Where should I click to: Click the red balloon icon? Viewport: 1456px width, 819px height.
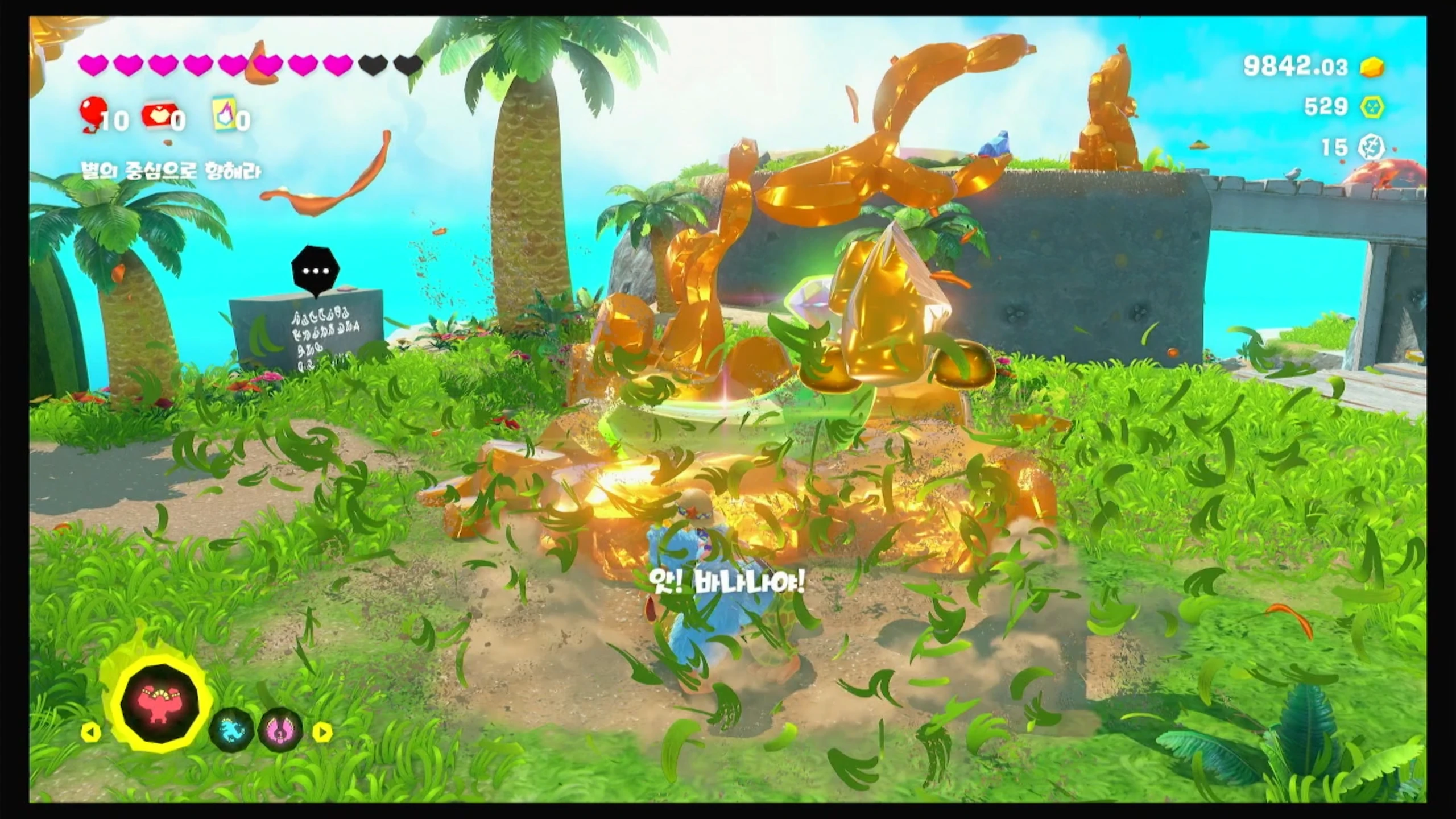point(90,114)
